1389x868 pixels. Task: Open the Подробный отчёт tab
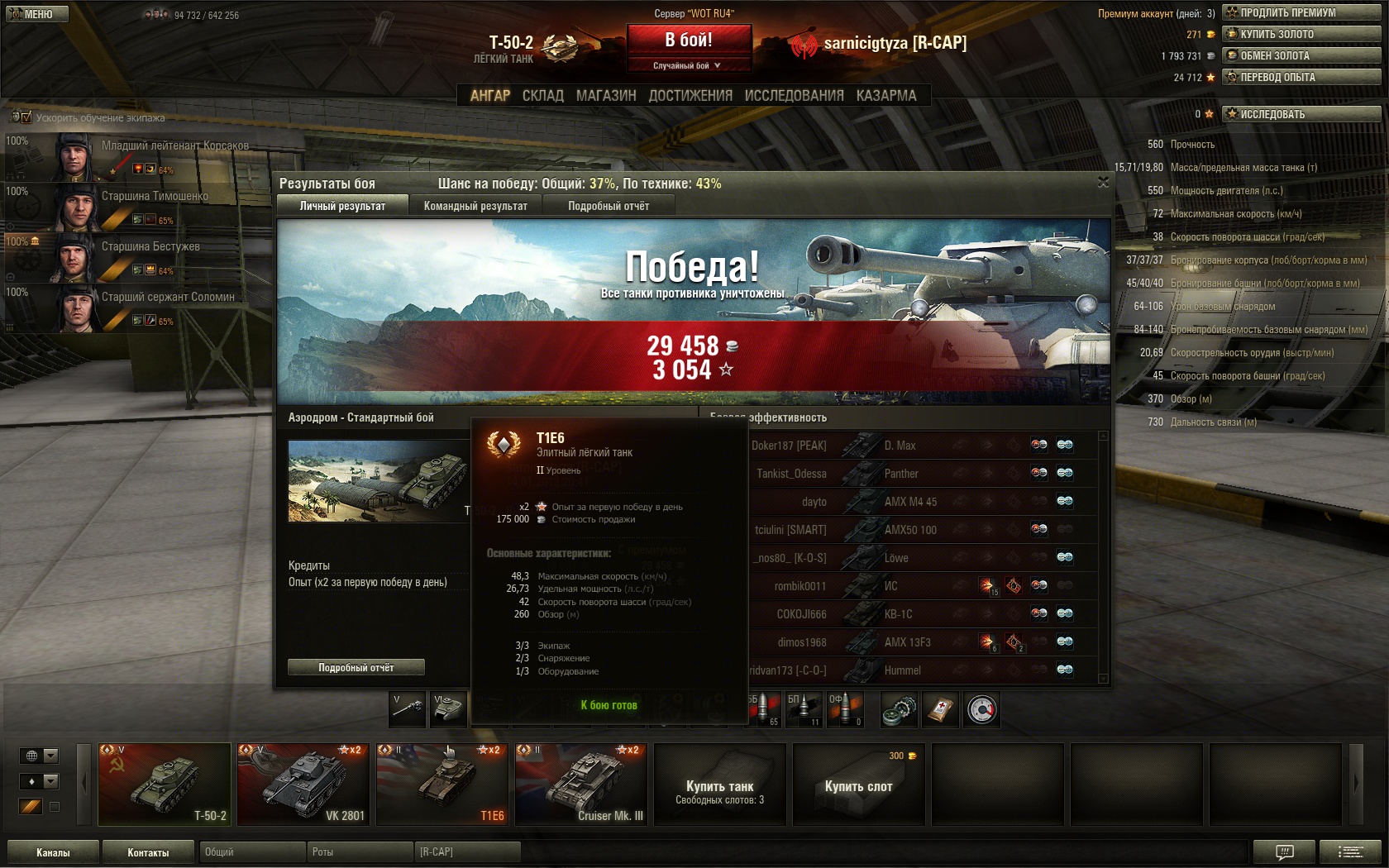pyautogui.click(x=609, y=206)
